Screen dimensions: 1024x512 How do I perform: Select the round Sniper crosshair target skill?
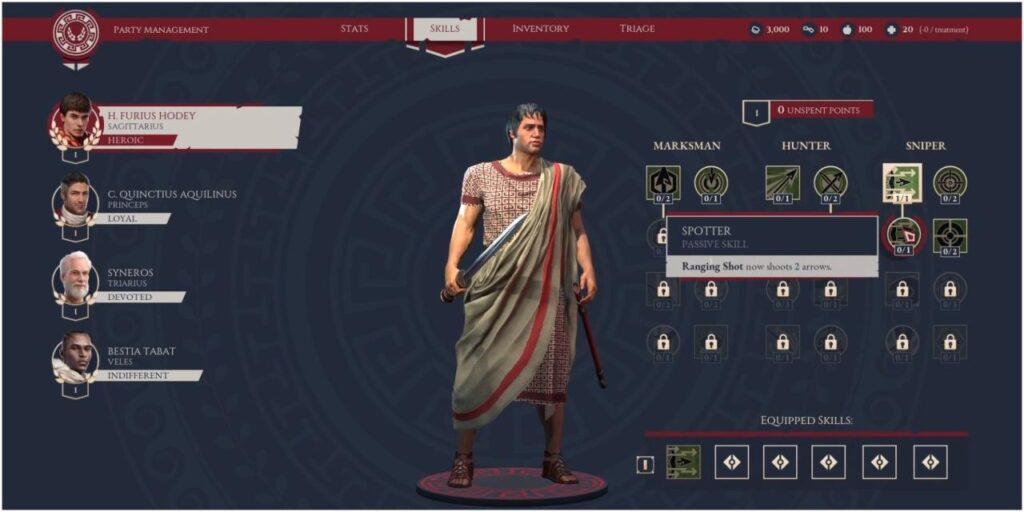[x=949, y=181]
